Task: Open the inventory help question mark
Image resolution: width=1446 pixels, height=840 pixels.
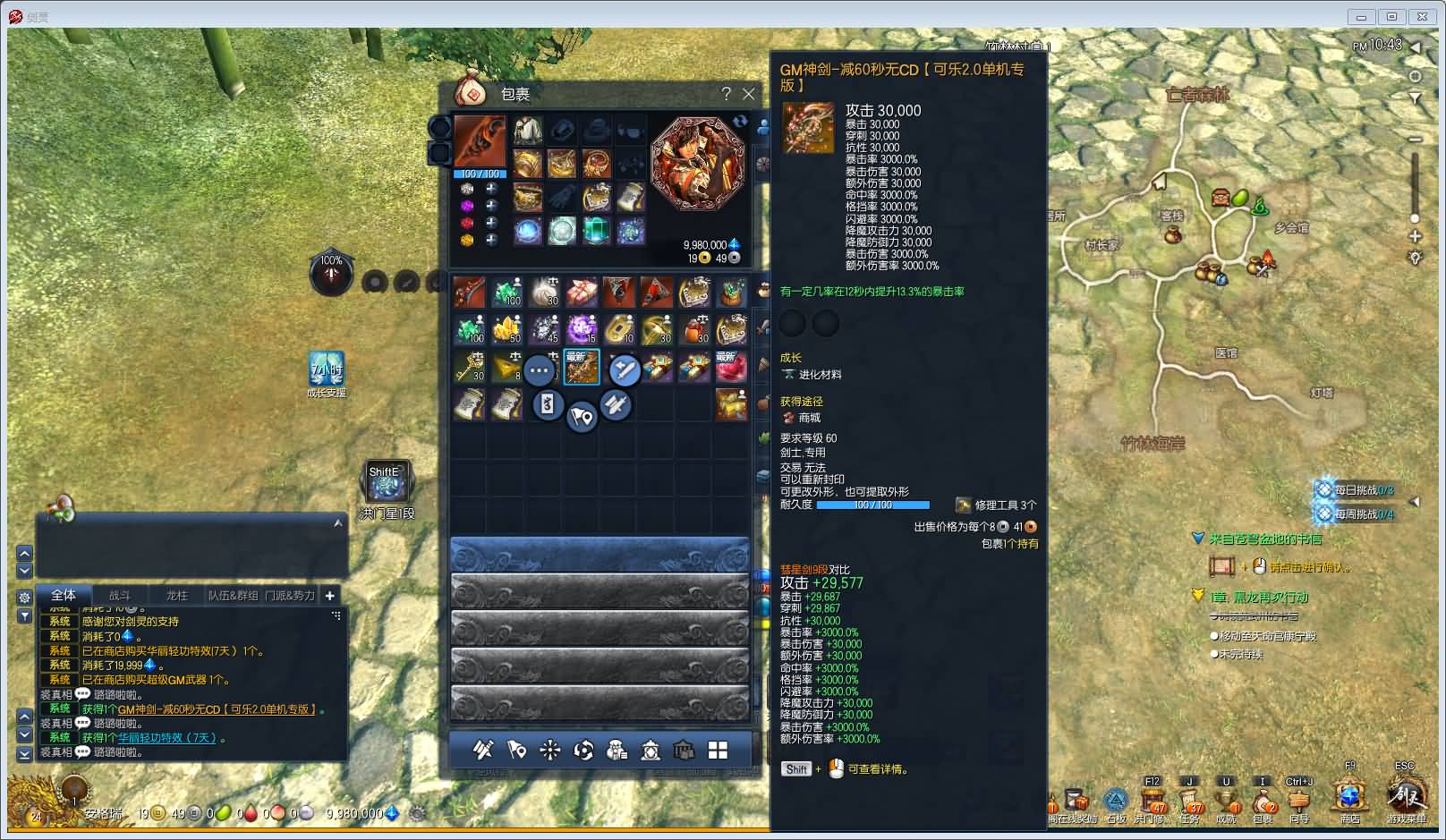Action: click(727, 94)
